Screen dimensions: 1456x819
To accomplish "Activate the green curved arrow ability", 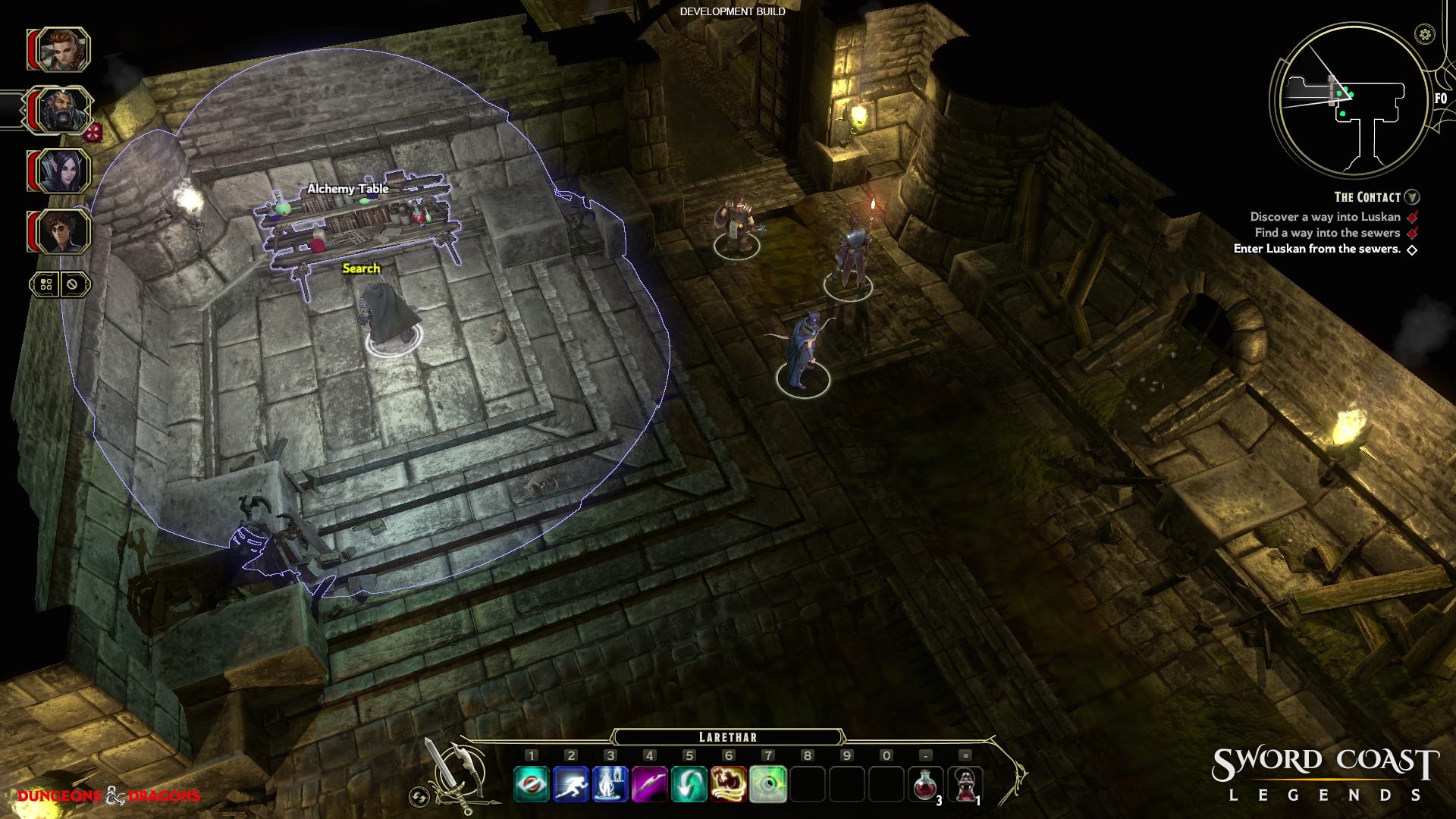I will 689,784.
